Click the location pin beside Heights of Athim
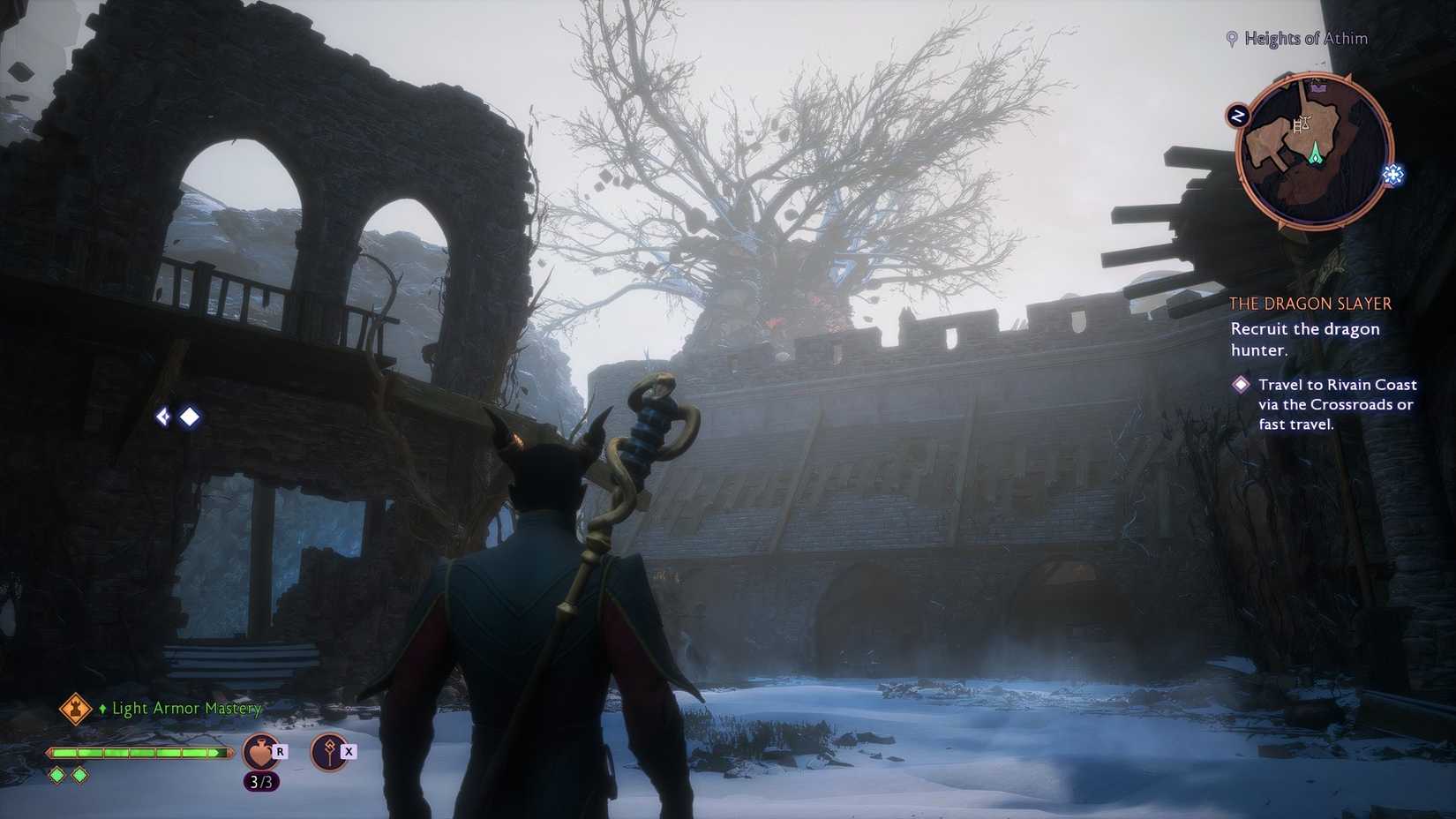The height and width of the screenshot is (819, 1456). 1232,38
